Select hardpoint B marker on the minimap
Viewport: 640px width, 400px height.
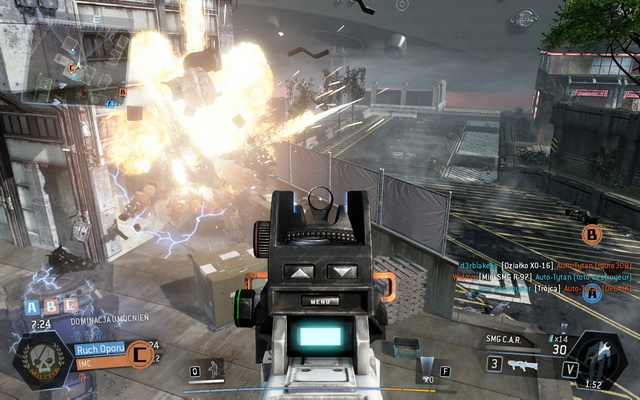coord(122,92)
